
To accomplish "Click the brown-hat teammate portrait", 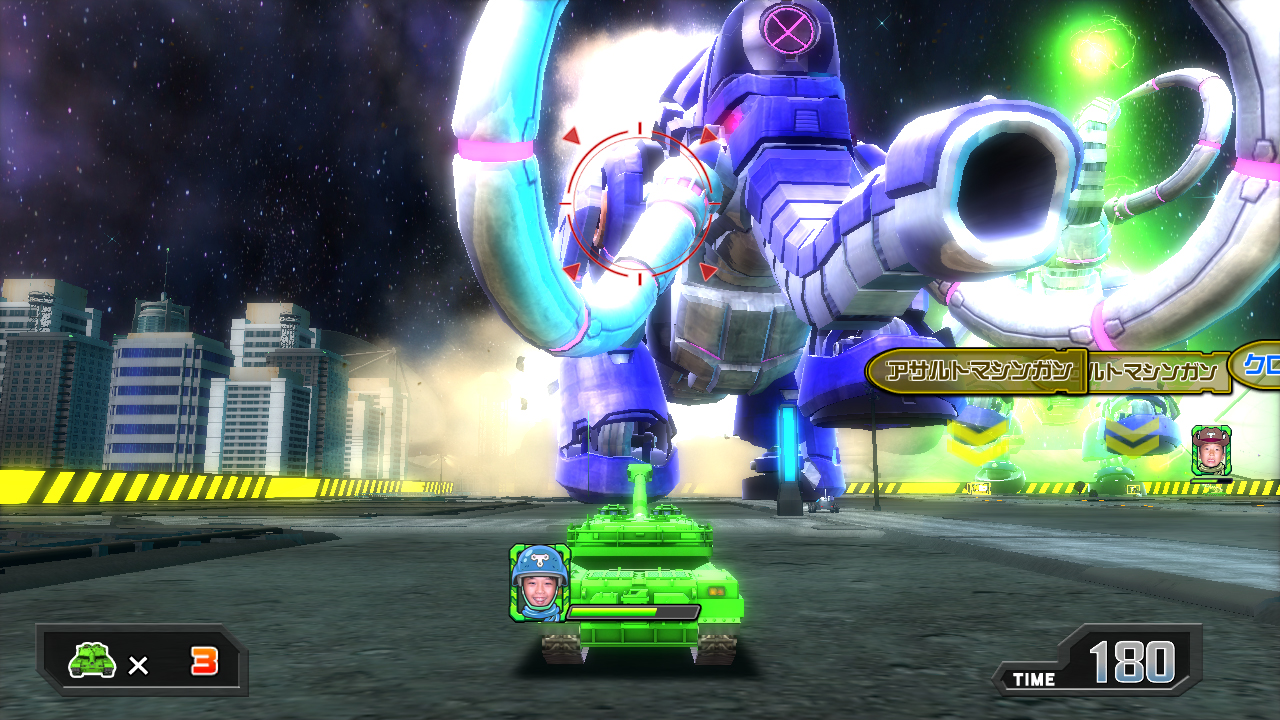I will [x=1211, y=450].
